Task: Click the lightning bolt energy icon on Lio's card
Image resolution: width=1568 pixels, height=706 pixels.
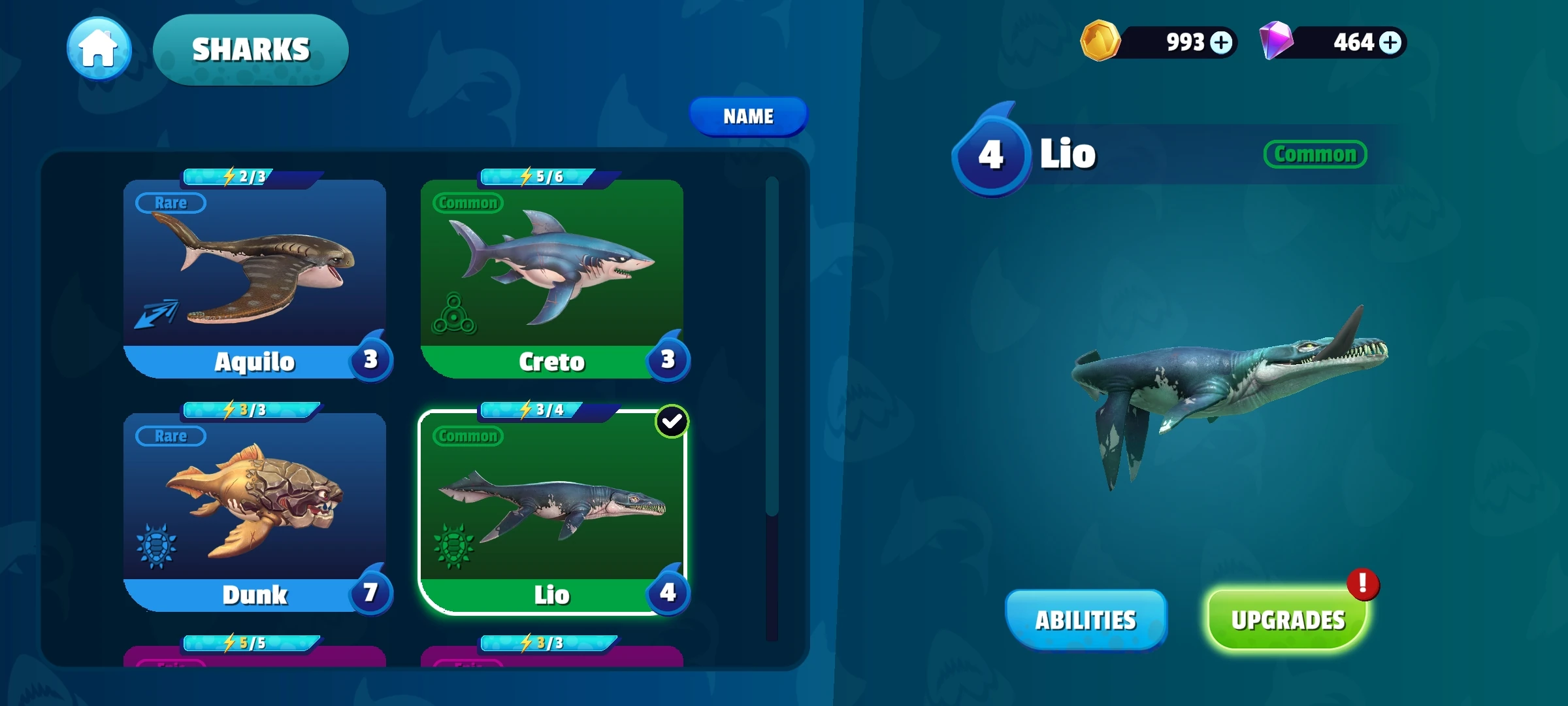Action: click(x=525, y=409)
